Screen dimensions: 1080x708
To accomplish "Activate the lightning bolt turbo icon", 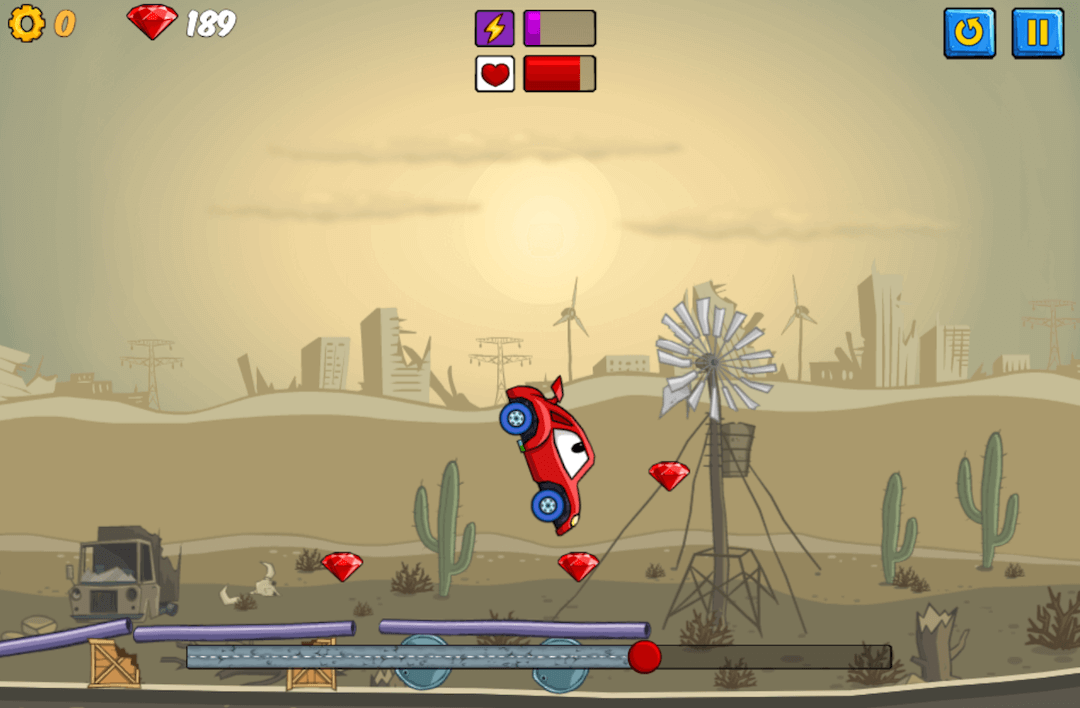I will point(495,28).
